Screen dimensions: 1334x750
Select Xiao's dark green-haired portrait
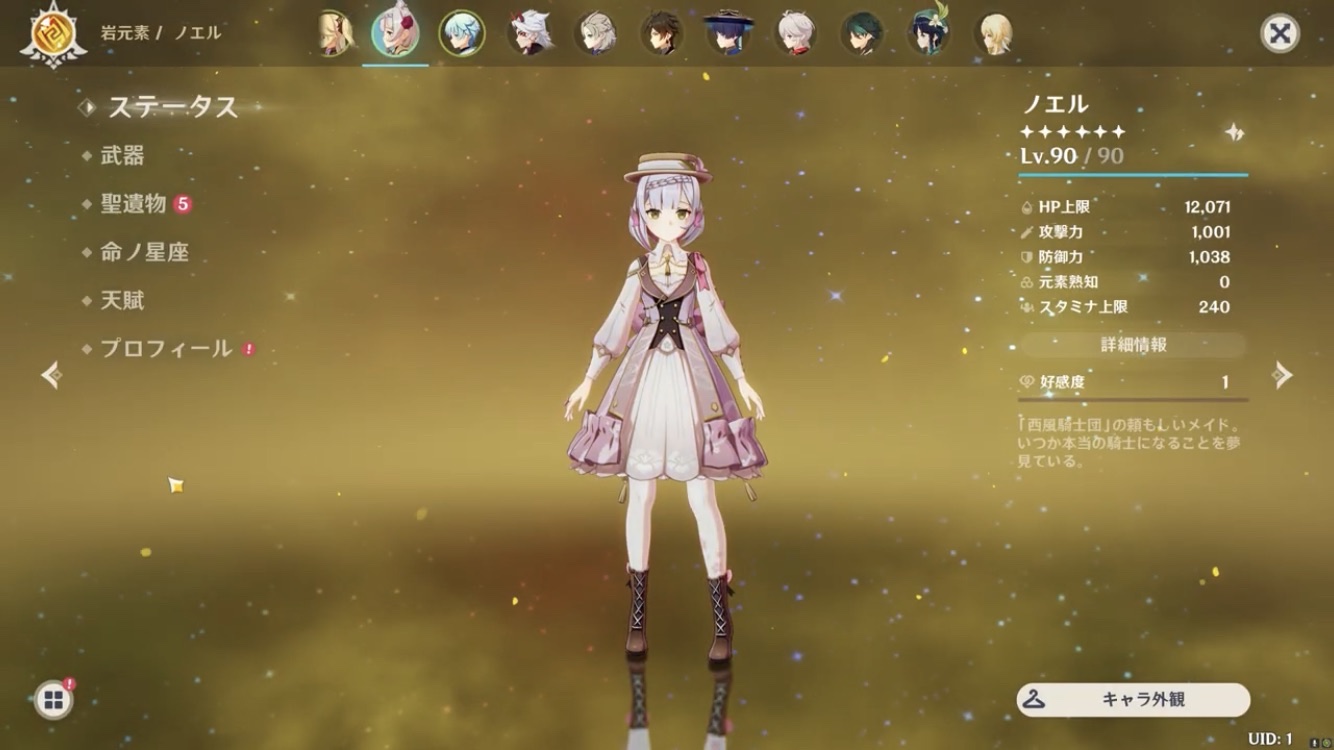(x=861, y=34)
